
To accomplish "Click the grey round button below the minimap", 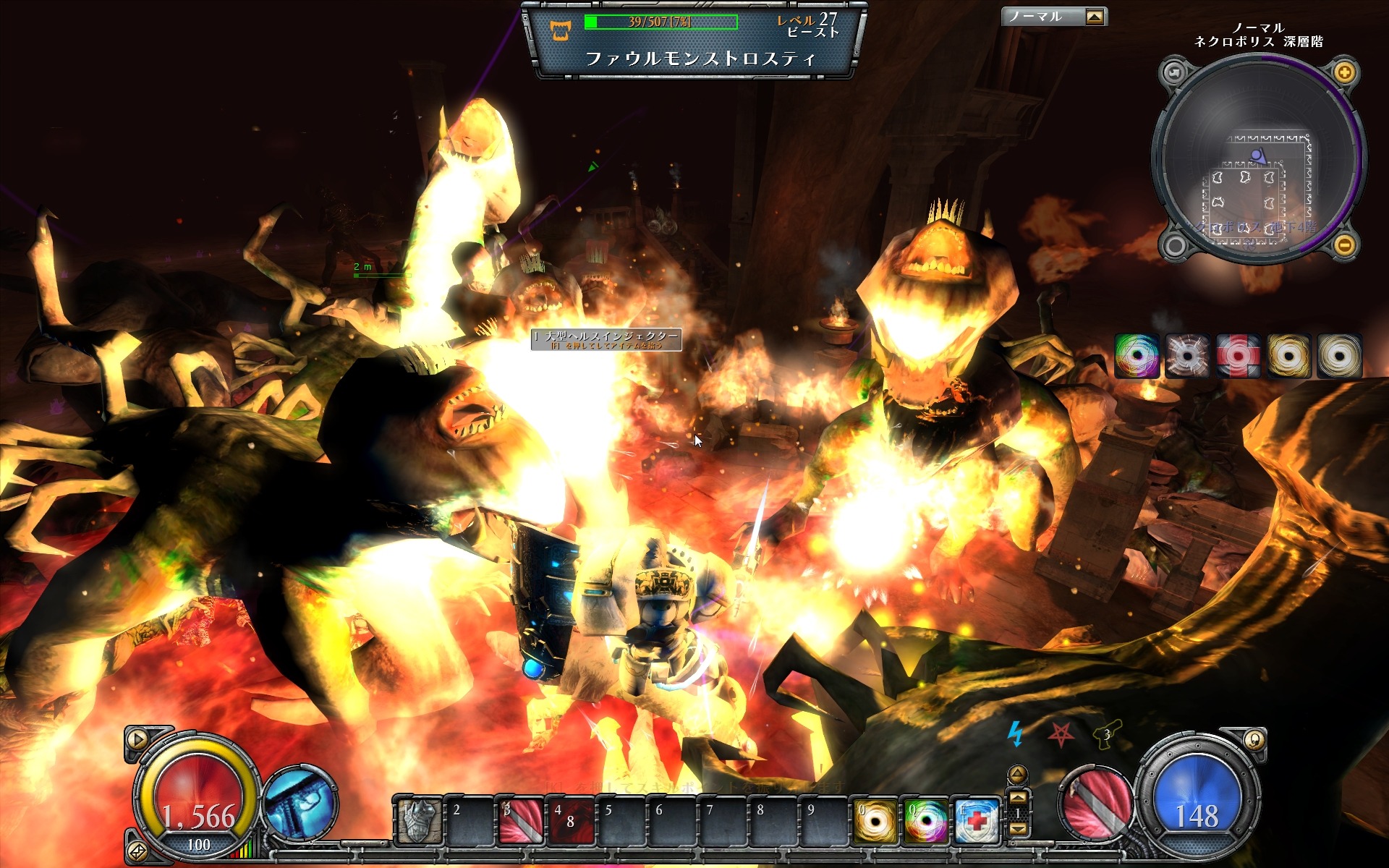I will click(1175, 245).
